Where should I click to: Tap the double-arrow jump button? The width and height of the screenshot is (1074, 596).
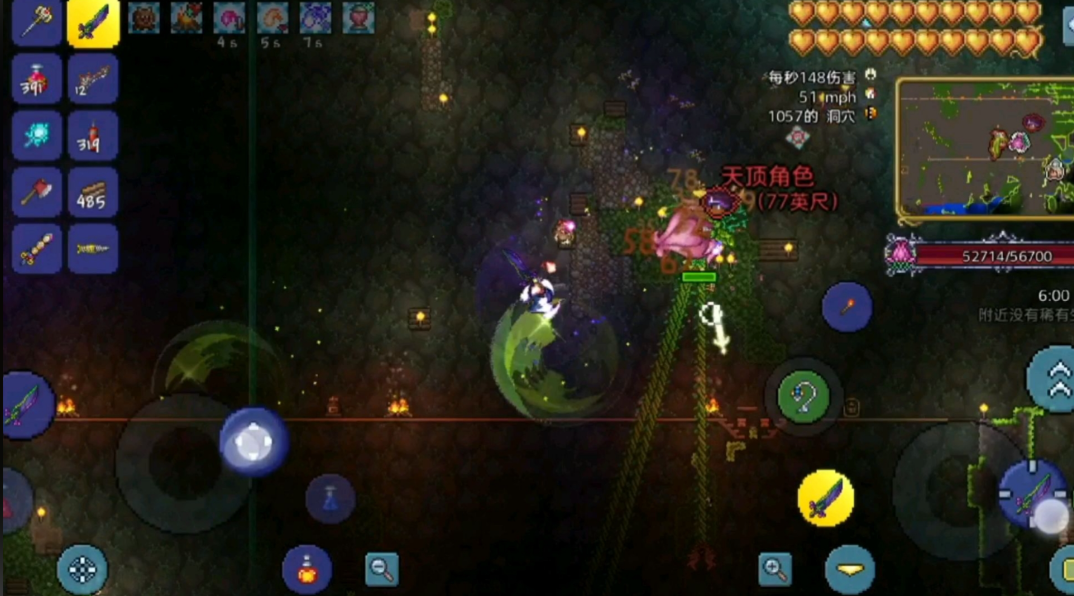pyautogui.click(x=1050, y=378)
